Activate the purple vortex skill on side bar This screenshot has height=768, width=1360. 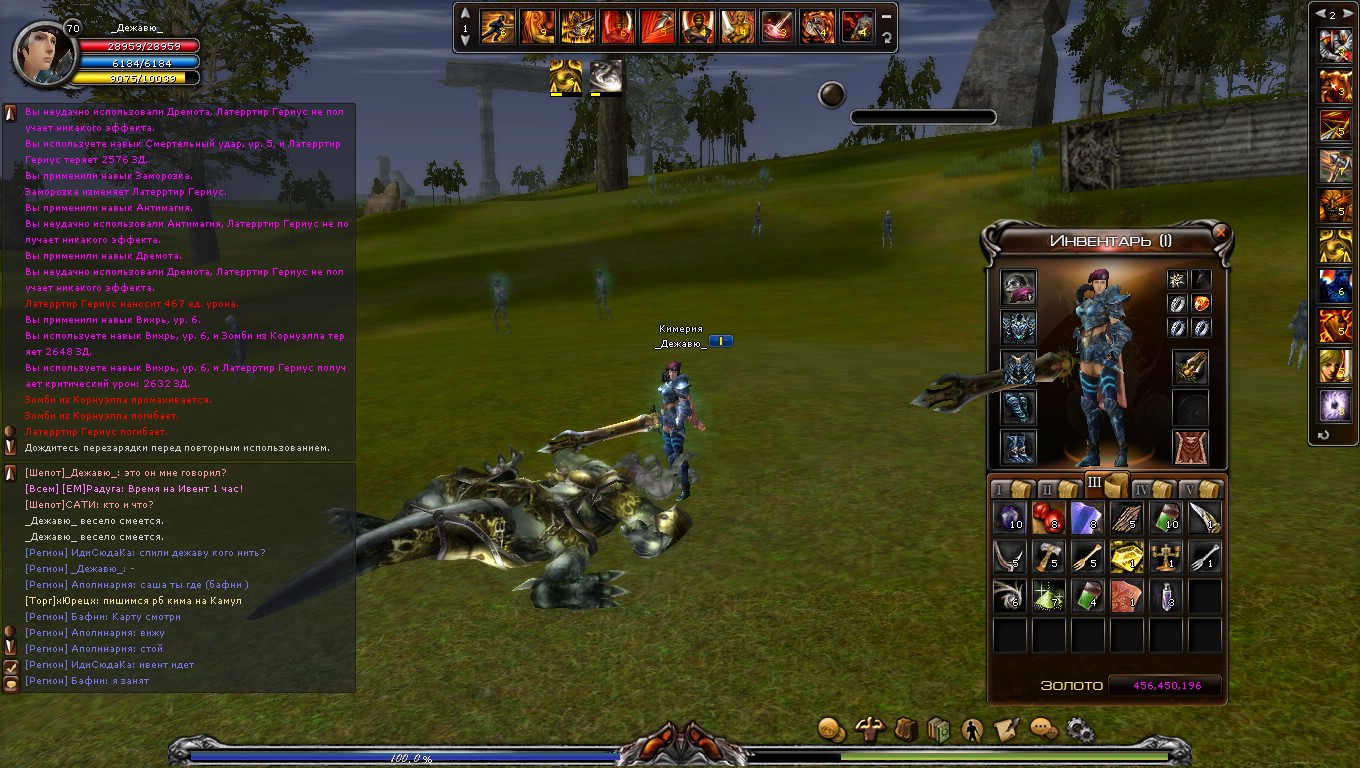click(x=1336, y=404)
